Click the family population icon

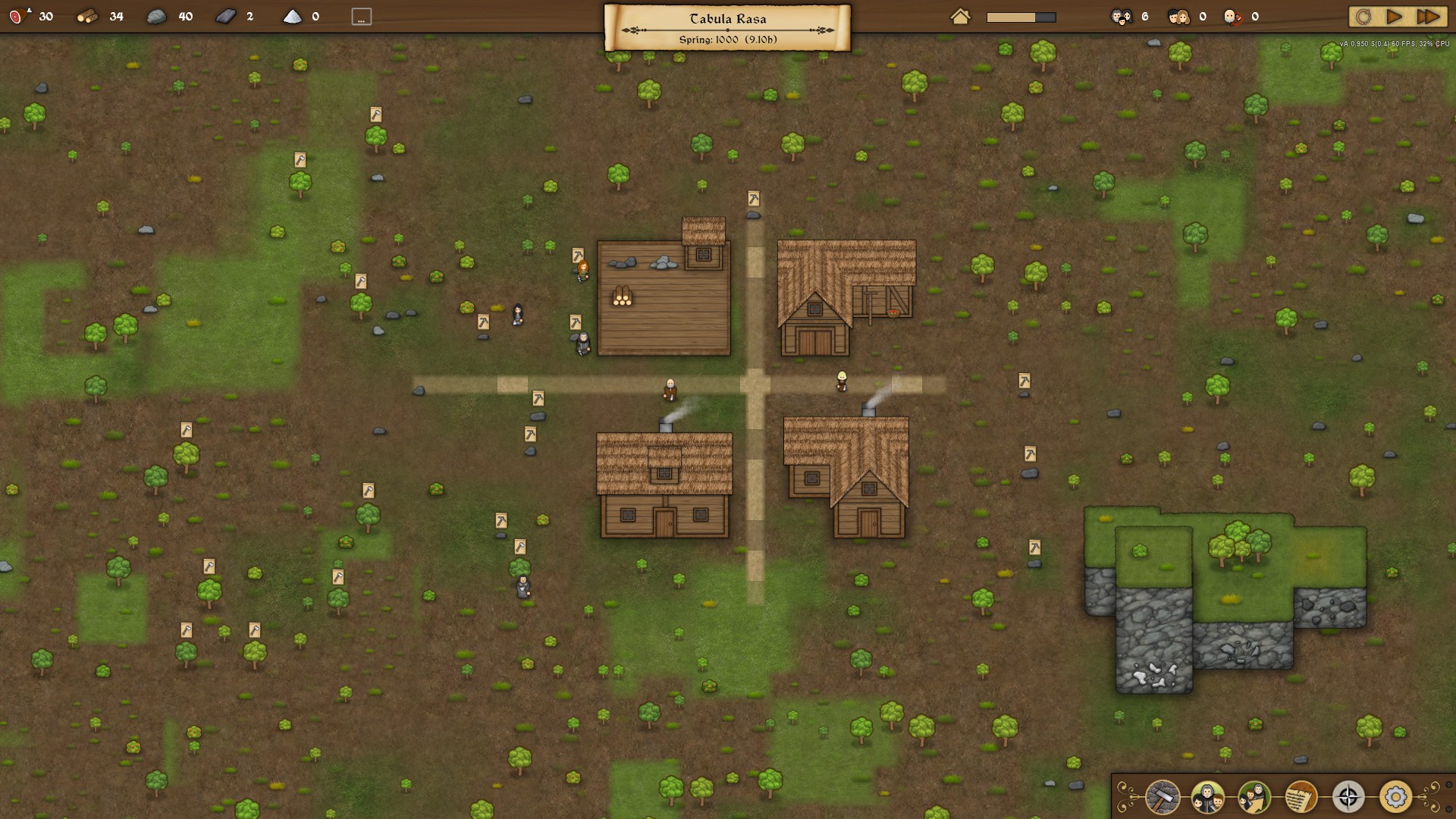(1122, 17)
